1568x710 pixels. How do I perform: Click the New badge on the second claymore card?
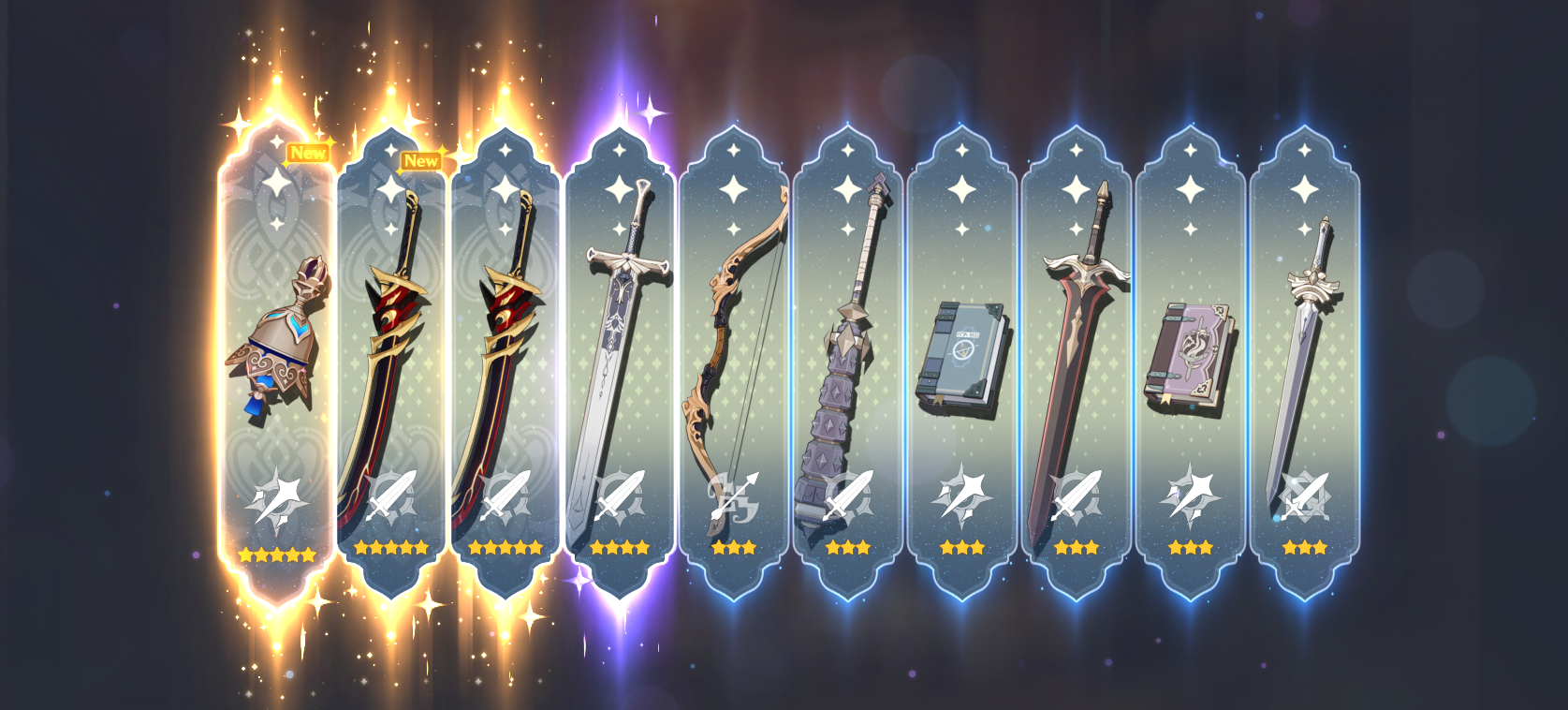(422, 161)
